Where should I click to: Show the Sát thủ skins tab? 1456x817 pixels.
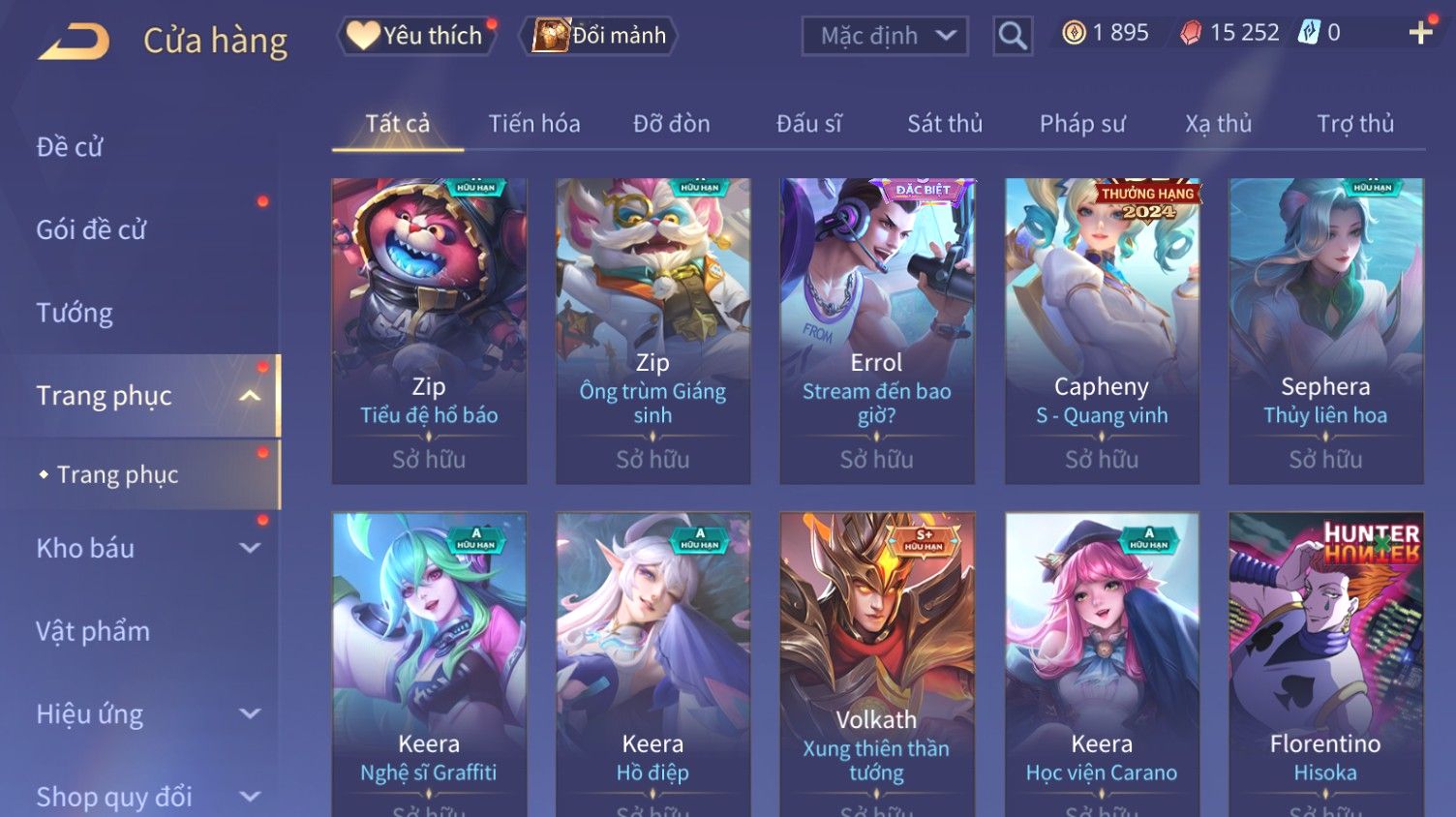944,124
